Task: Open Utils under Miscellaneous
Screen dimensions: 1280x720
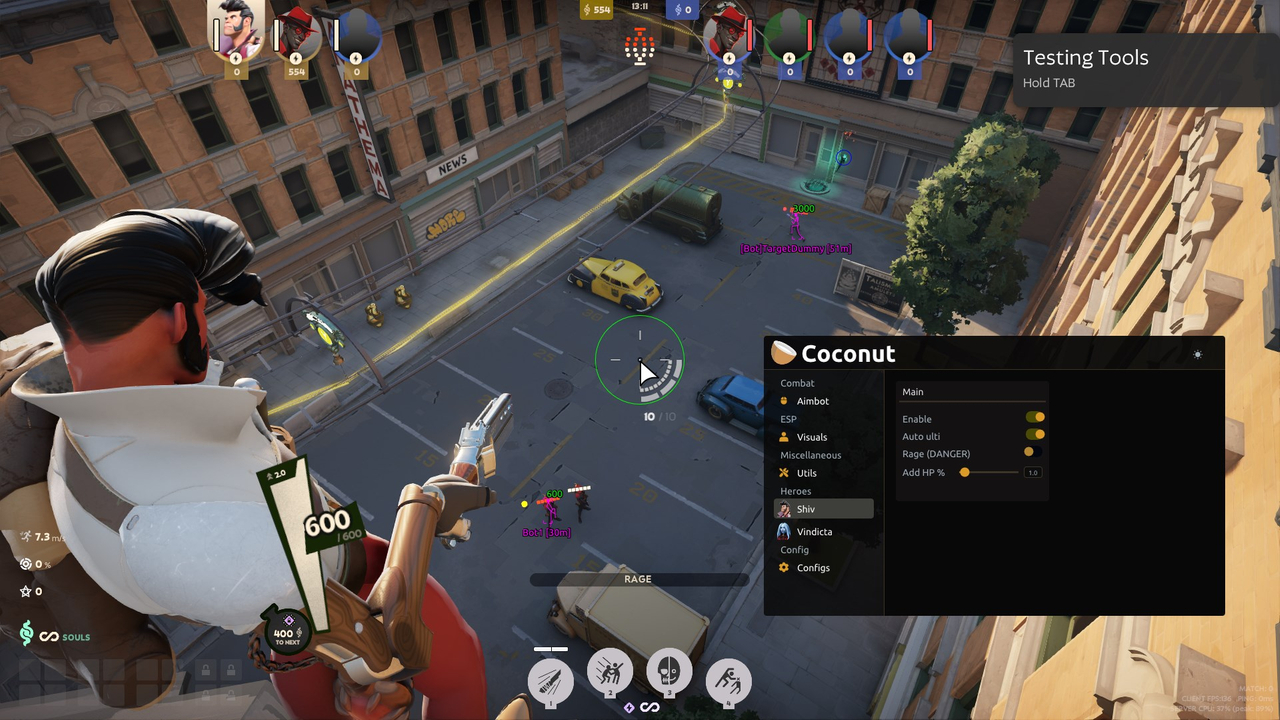Action: (x=804, y=473)
